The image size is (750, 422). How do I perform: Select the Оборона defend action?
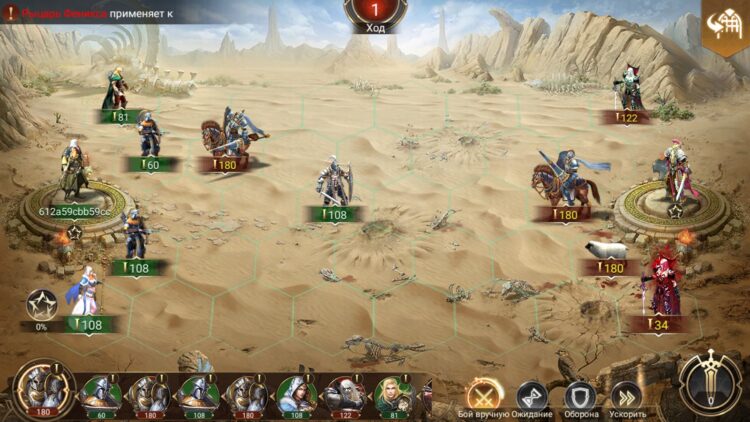click(579, 396)
